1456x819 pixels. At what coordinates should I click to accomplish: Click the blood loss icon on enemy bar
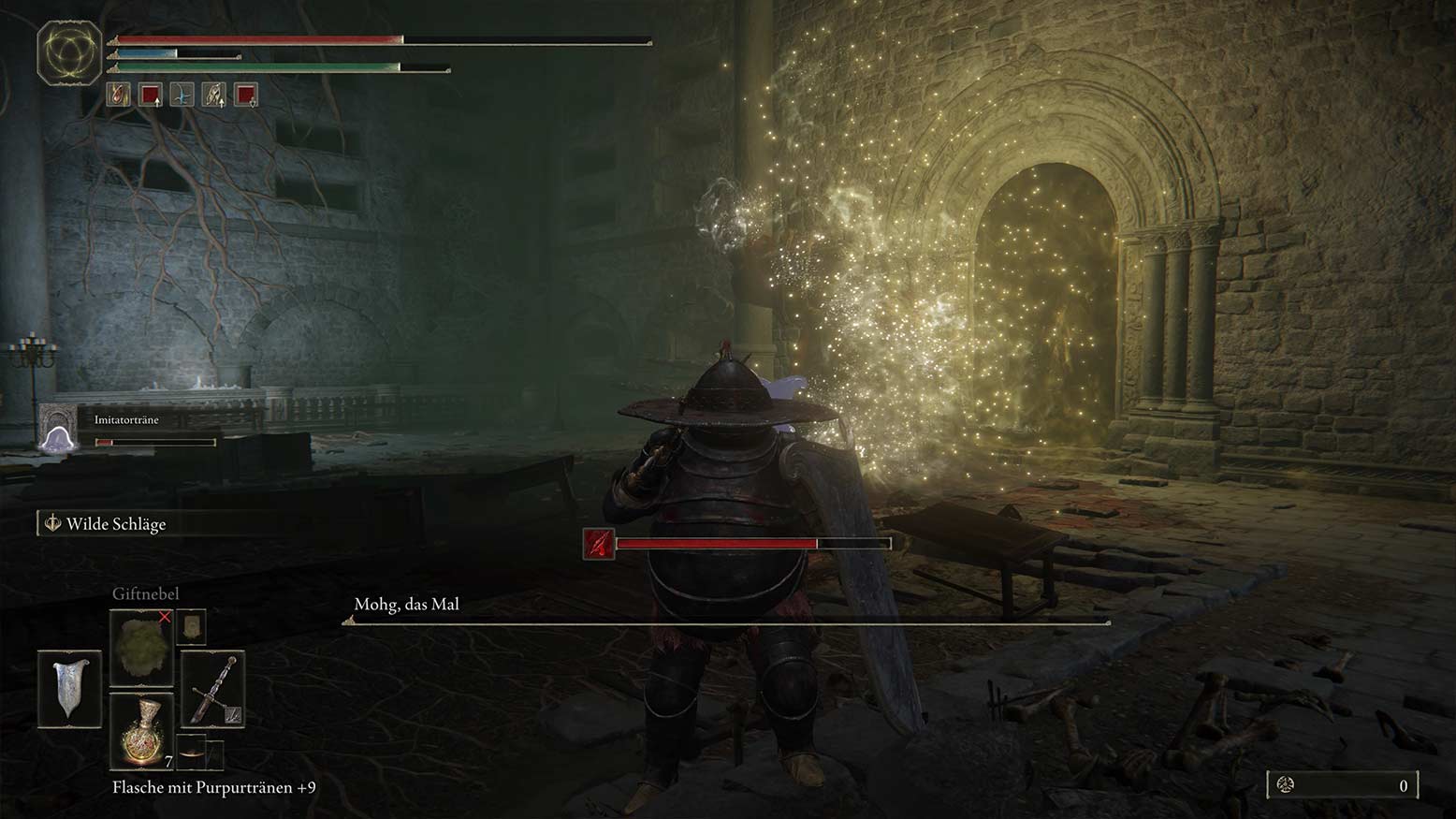[x=599, y=544]
